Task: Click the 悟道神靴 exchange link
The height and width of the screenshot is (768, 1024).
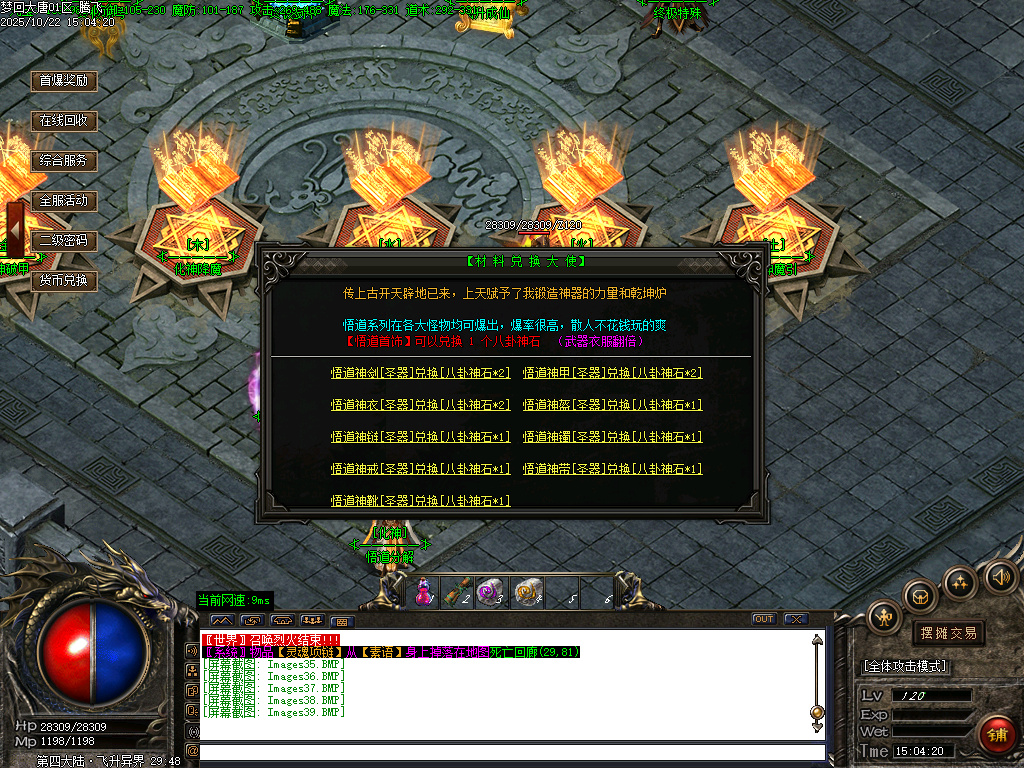Action: (x=420, y=501)
